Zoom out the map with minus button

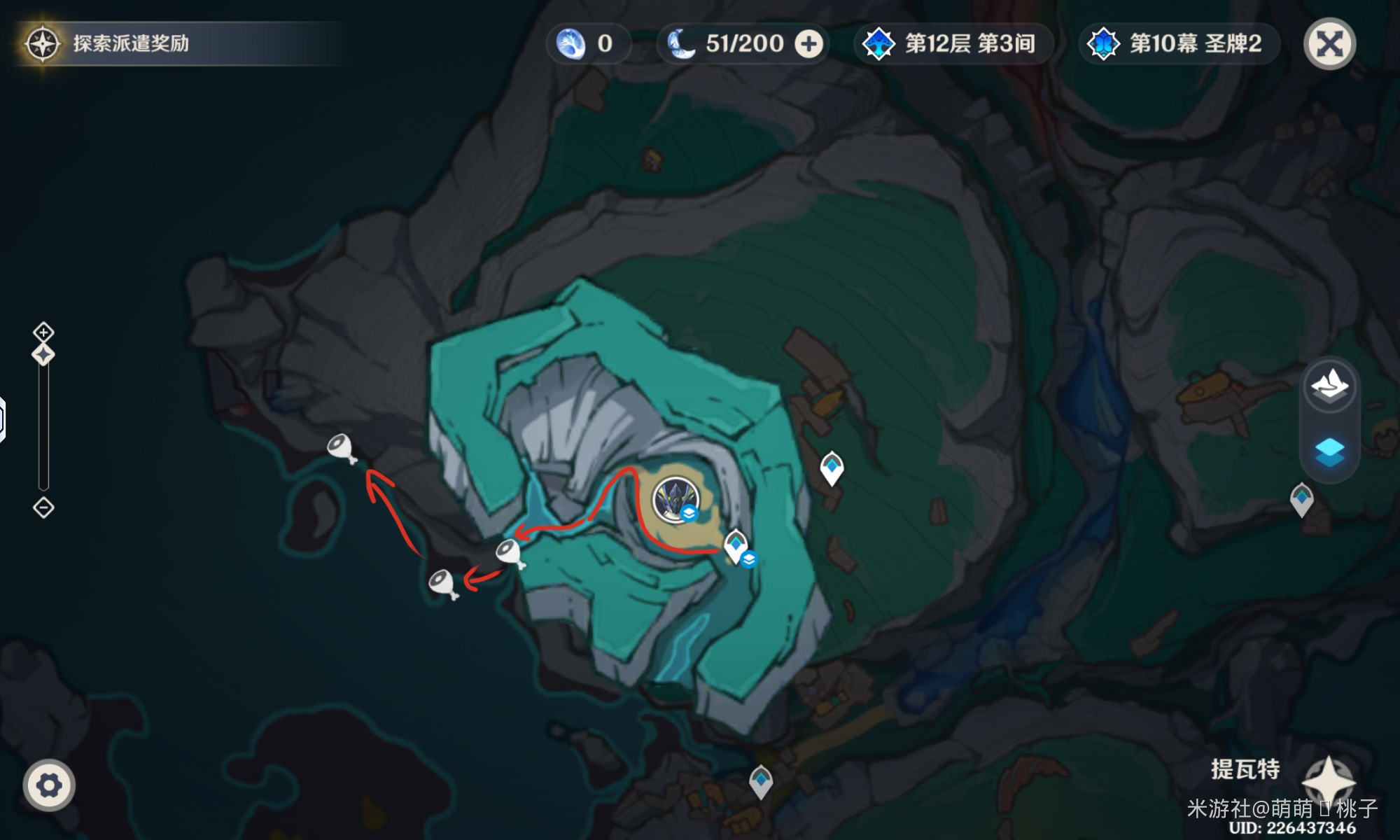point(43,507)
